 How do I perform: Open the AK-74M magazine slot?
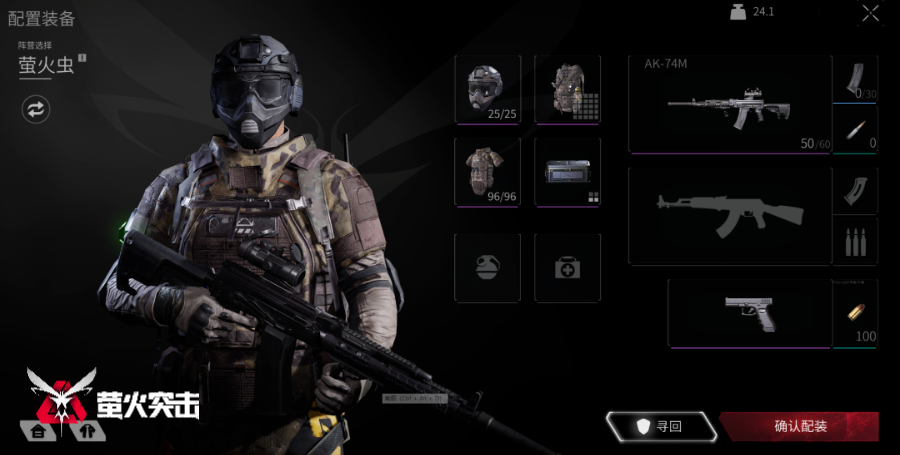click(855, 79)
